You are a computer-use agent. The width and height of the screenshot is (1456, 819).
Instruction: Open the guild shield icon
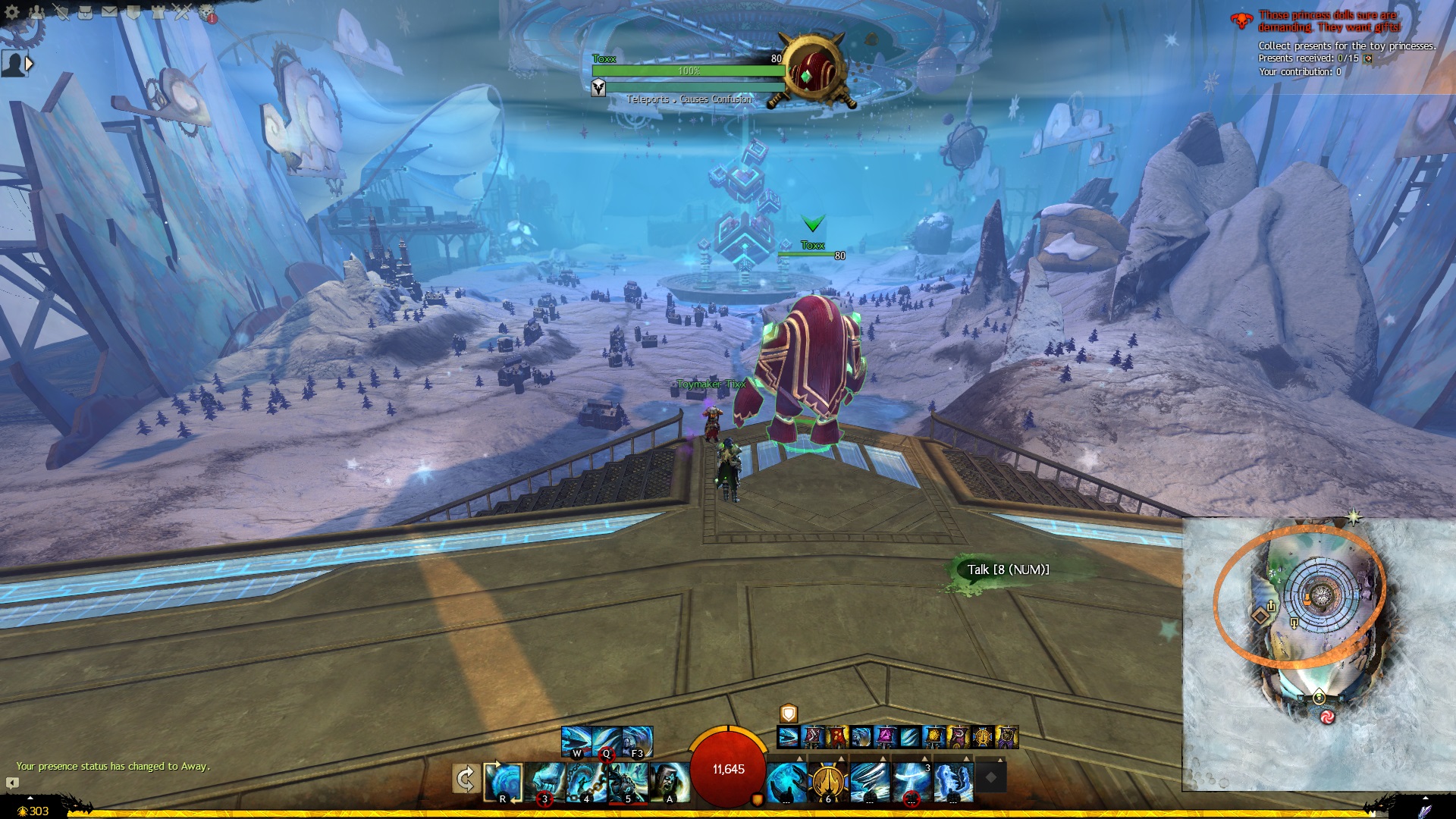[133, 12]
